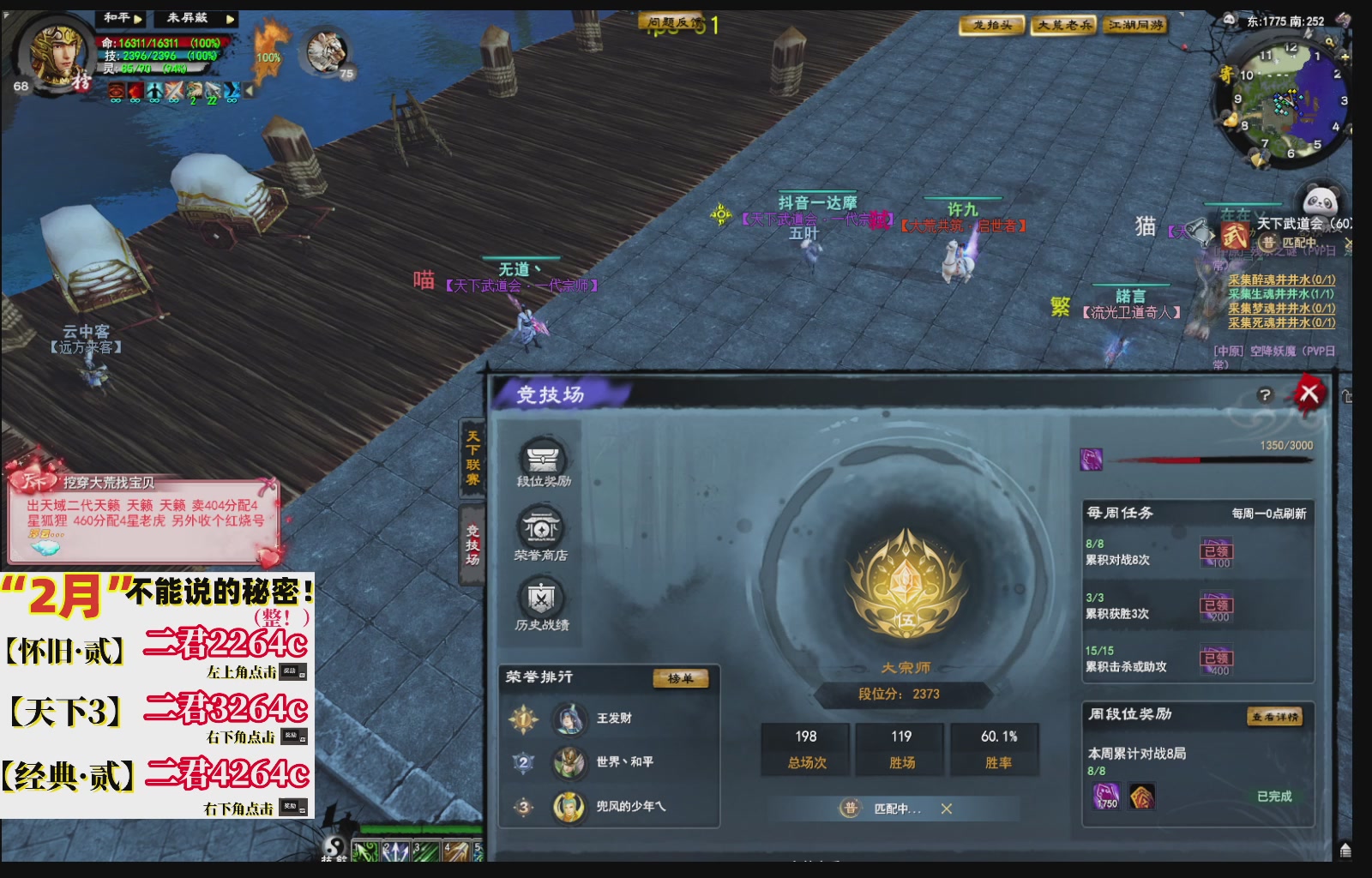Image resolution: width=1372 pixels, height=878 pixels.
Task: Cancel matching with the × beside 匹配中
Action: tap(947, 810)
